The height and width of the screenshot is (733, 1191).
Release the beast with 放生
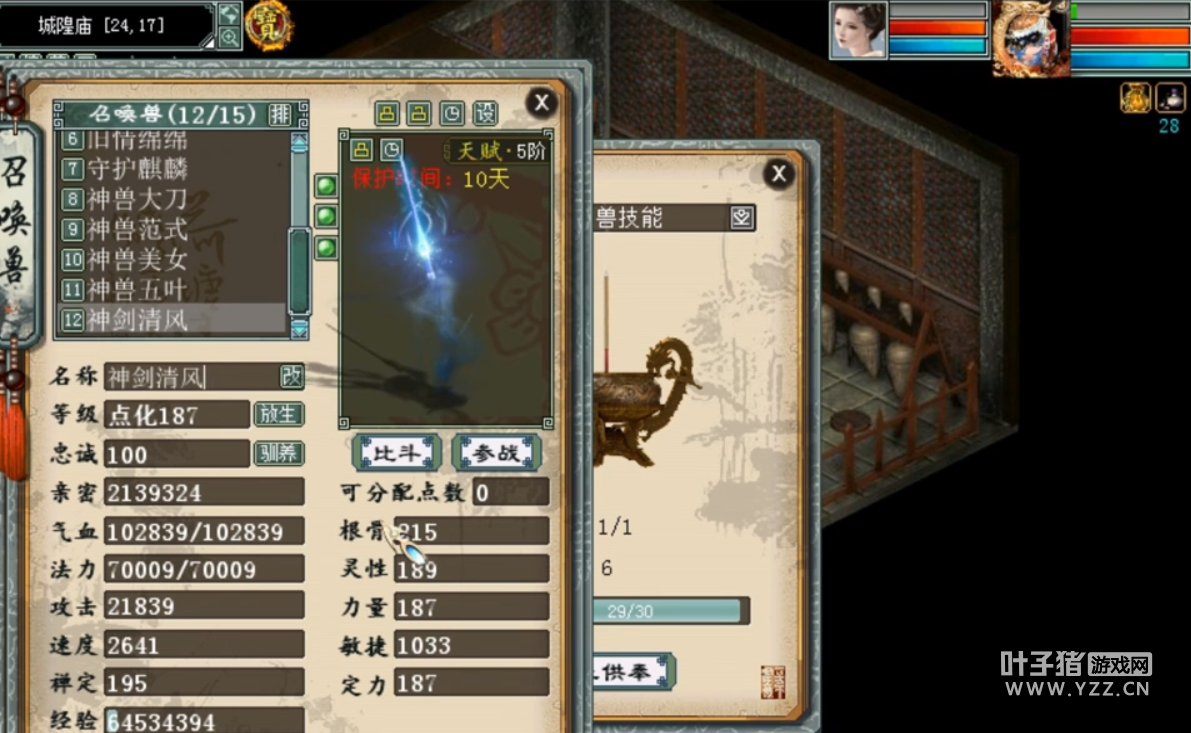click(x=279, y=414)
